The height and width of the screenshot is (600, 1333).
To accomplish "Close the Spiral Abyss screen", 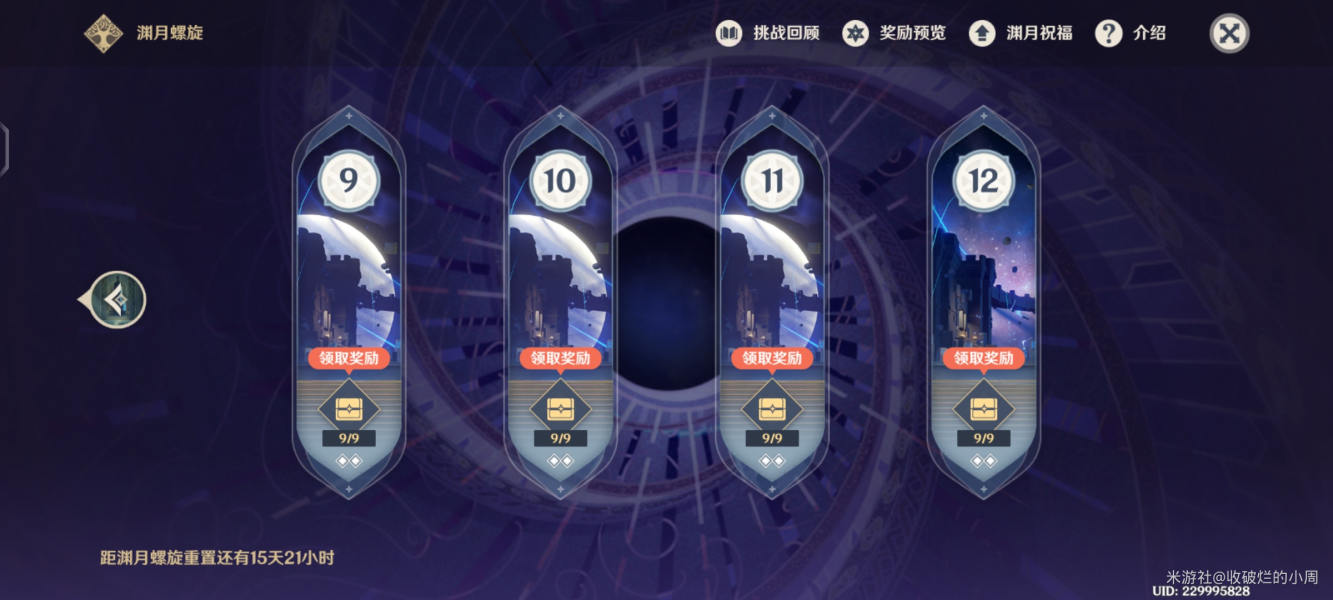I will (x=1230, y=34).
